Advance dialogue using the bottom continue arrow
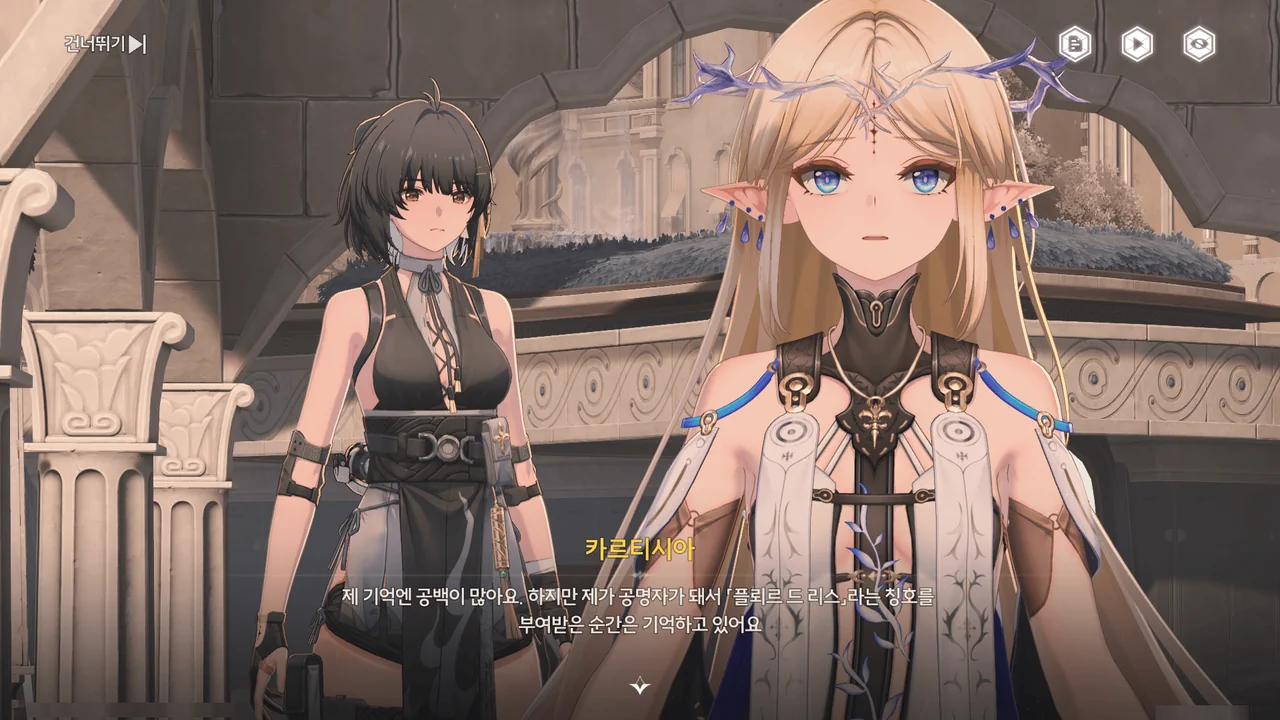This screenshot has height=720, width=1280. 640,686
